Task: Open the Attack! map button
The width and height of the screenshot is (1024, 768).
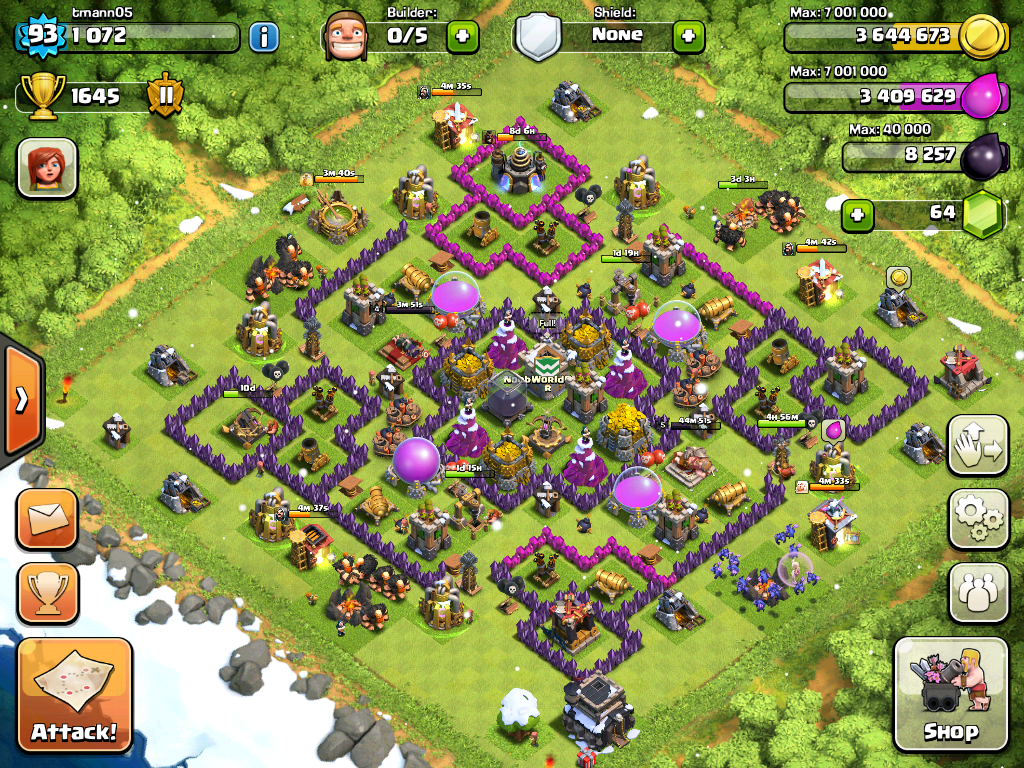Action: point(74,694)
